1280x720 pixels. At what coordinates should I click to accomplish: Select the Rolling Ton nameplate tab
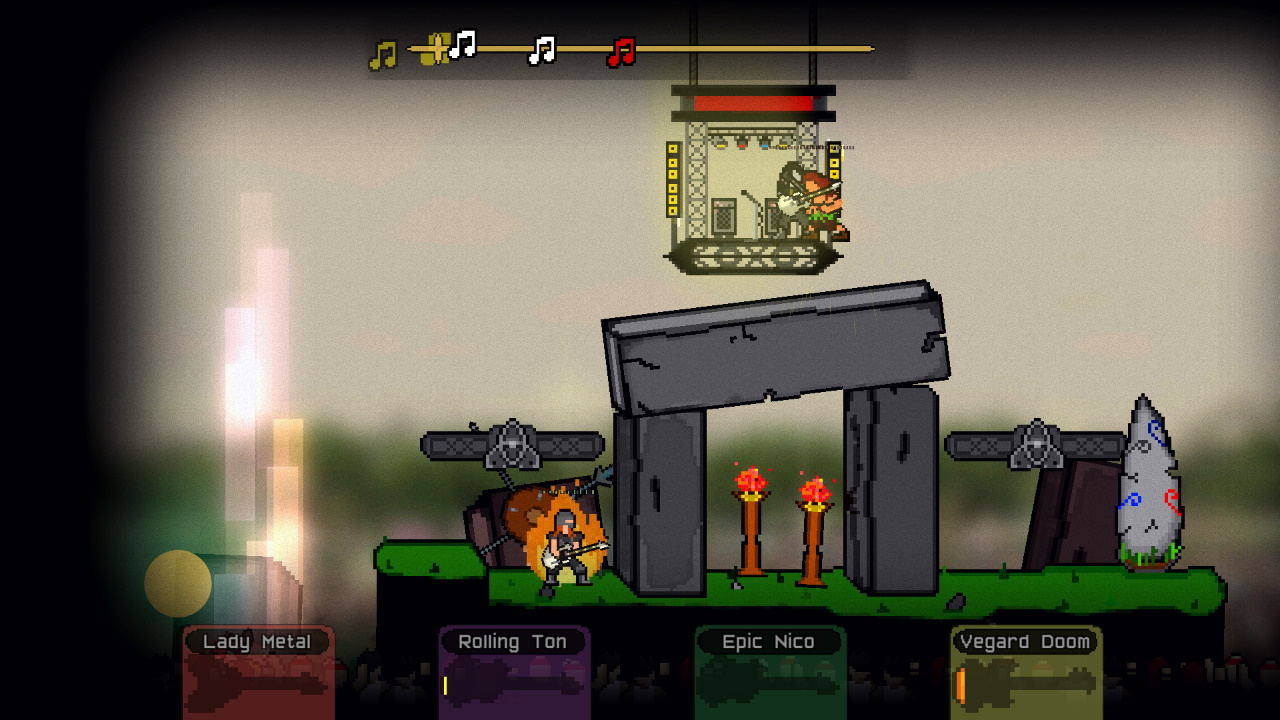pos(514,641)
